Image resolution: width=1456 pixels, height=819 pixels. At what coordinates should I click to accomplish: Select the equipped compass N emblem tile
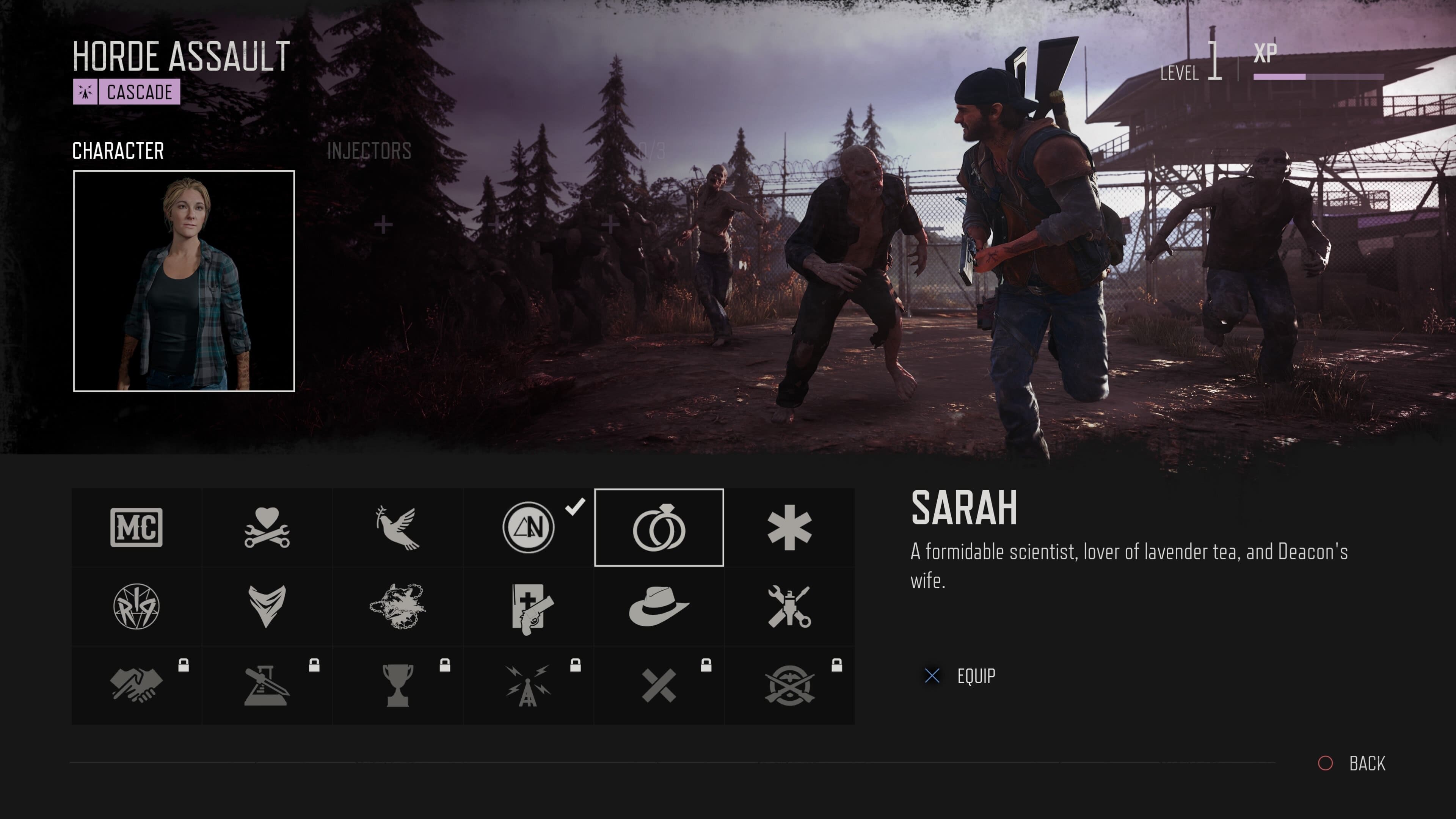point(529,527)
